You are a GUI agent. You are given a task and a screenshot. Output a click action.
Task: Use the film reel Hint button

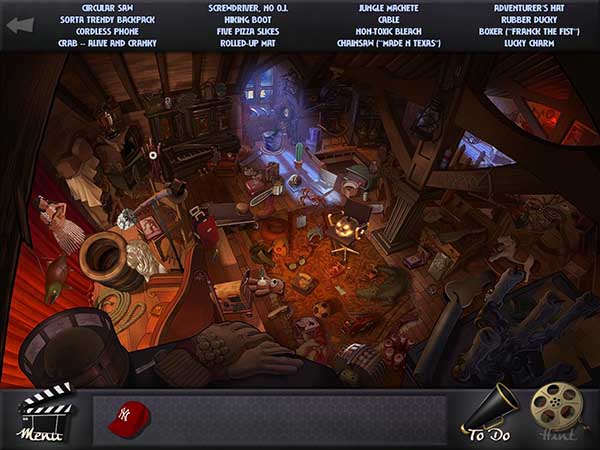coord(555,411)
